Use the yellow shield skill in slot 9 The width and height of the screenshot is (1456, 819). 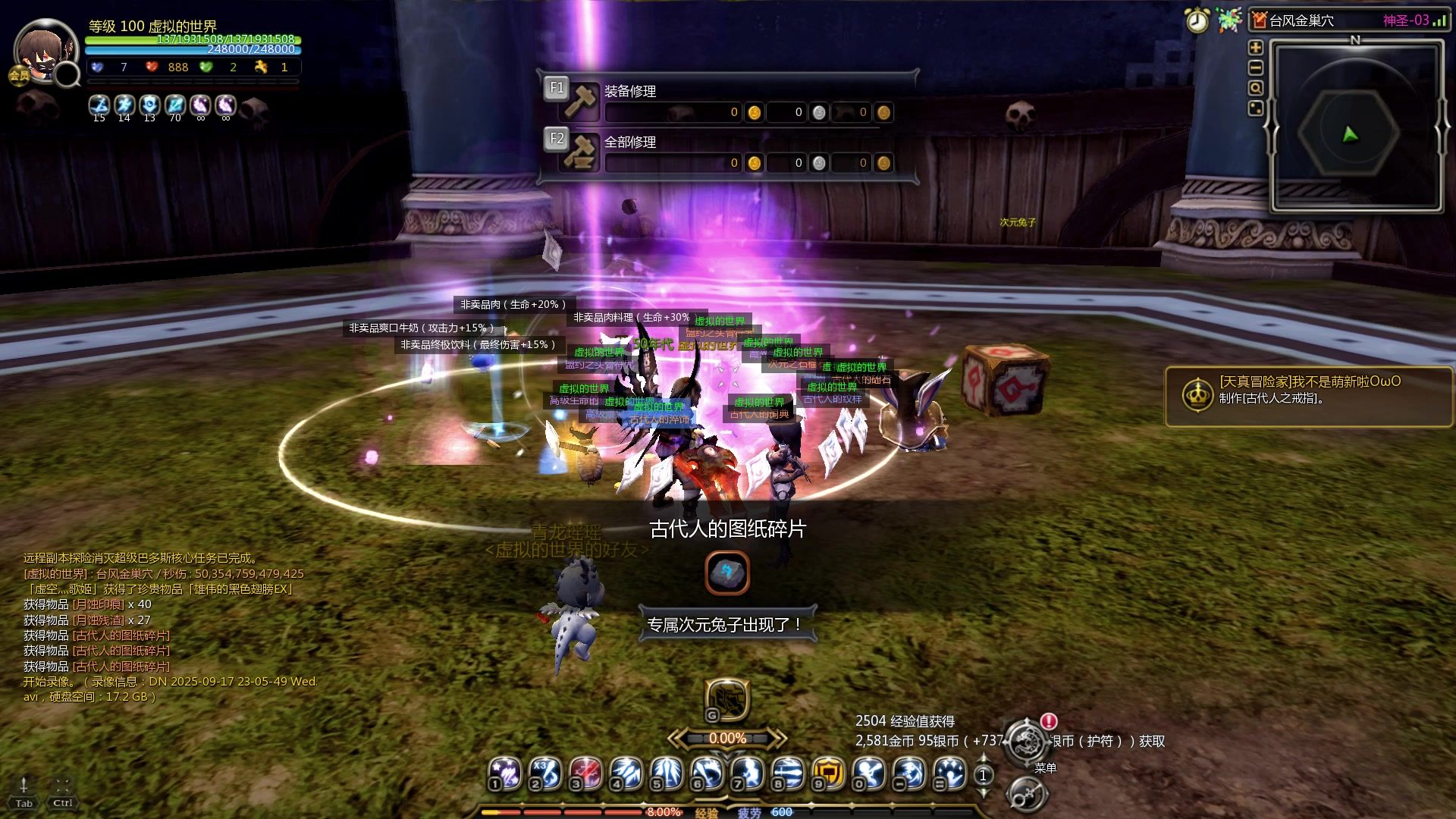pos(827,773)
